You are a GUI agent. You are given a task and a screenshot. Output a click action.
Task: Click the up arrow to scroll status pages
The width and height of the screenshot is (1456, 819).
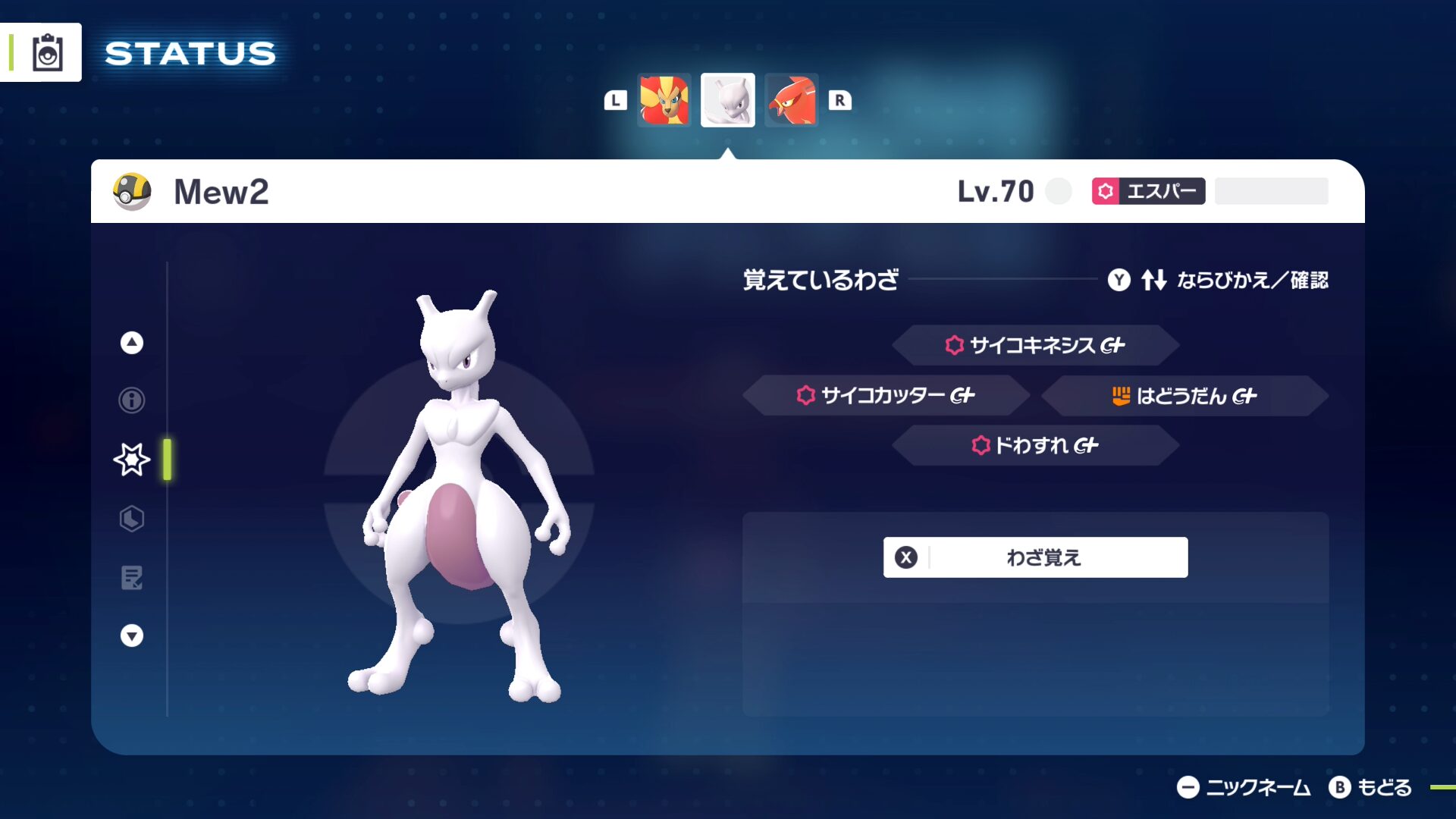[x=130, y=343]
